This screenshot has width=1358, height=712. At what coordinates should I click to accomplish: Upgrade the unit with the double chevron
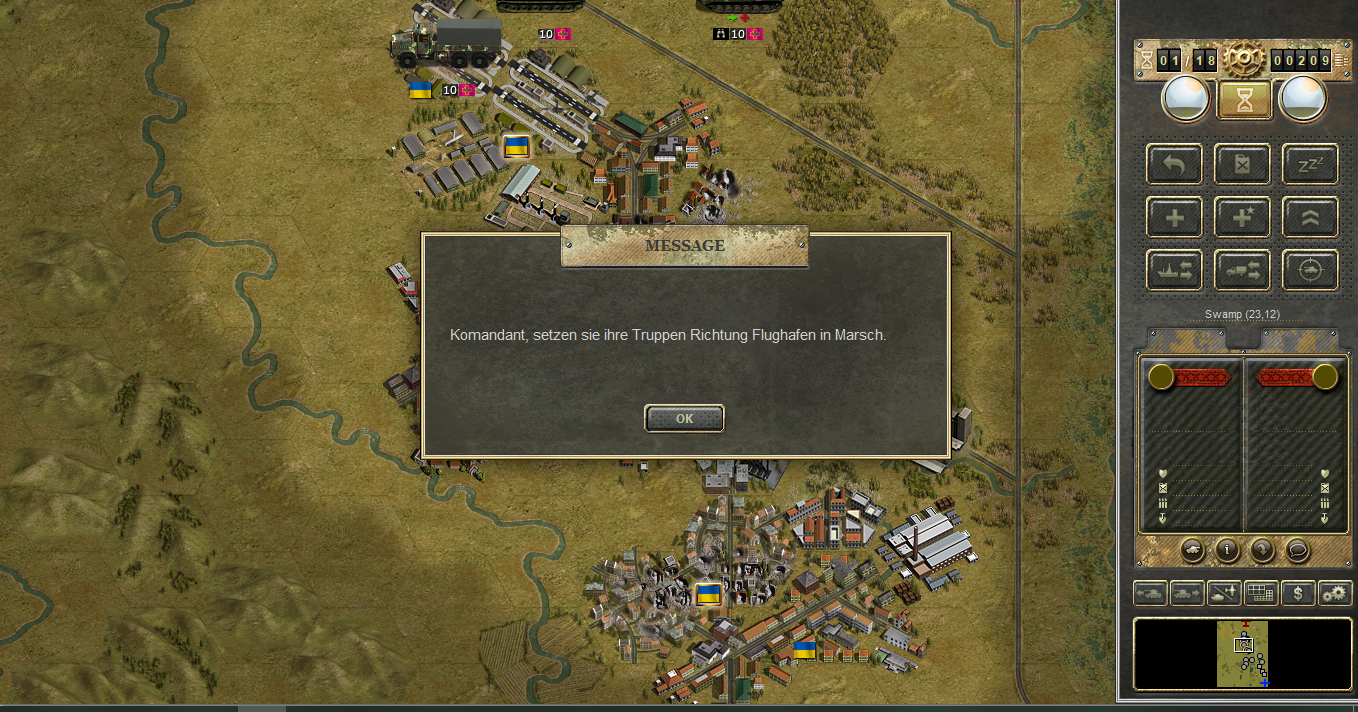pyautogui.click(x=1310, y=217)
